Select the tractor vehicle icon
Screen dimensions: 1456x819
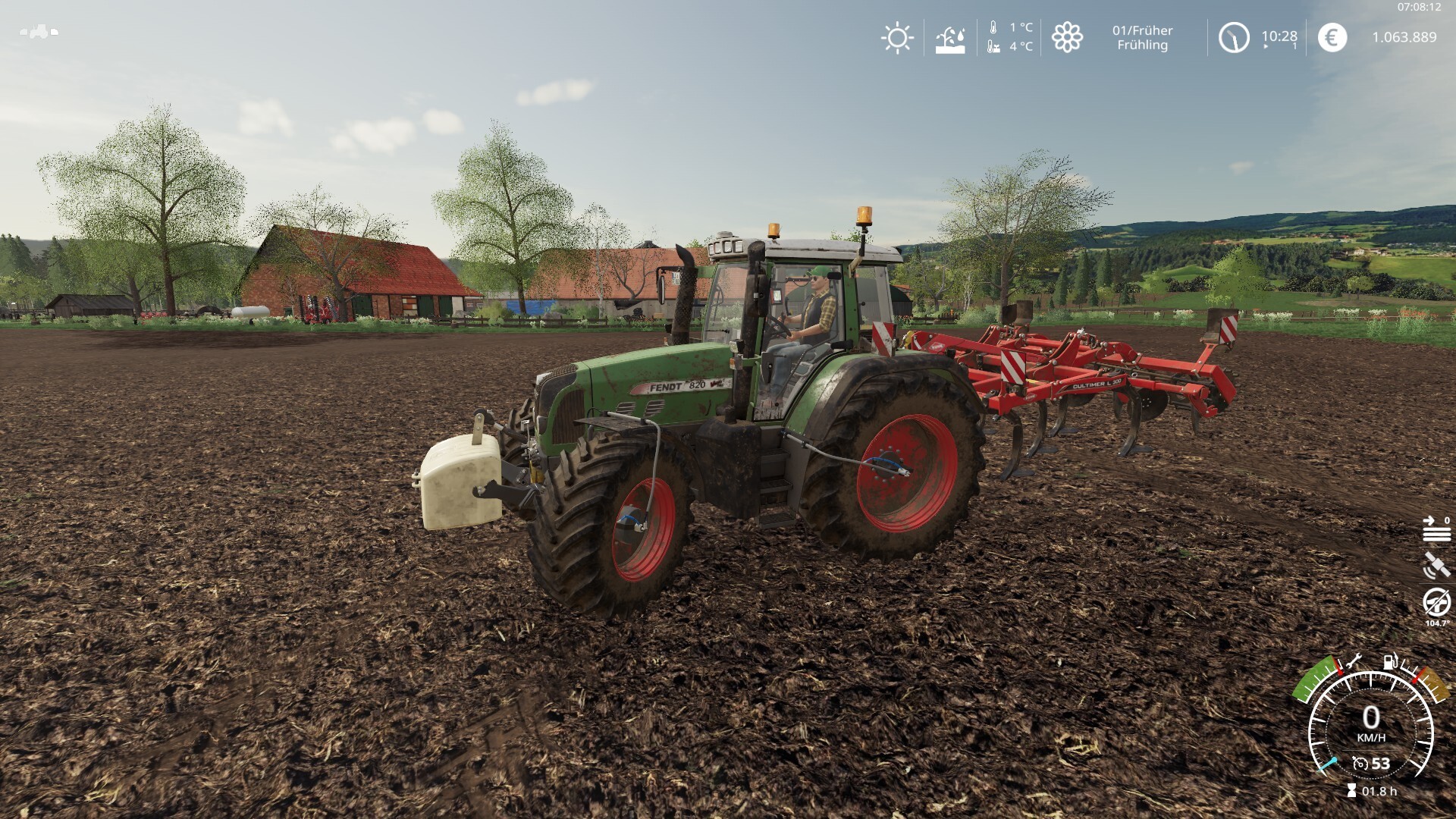click(x=39, y=32)
